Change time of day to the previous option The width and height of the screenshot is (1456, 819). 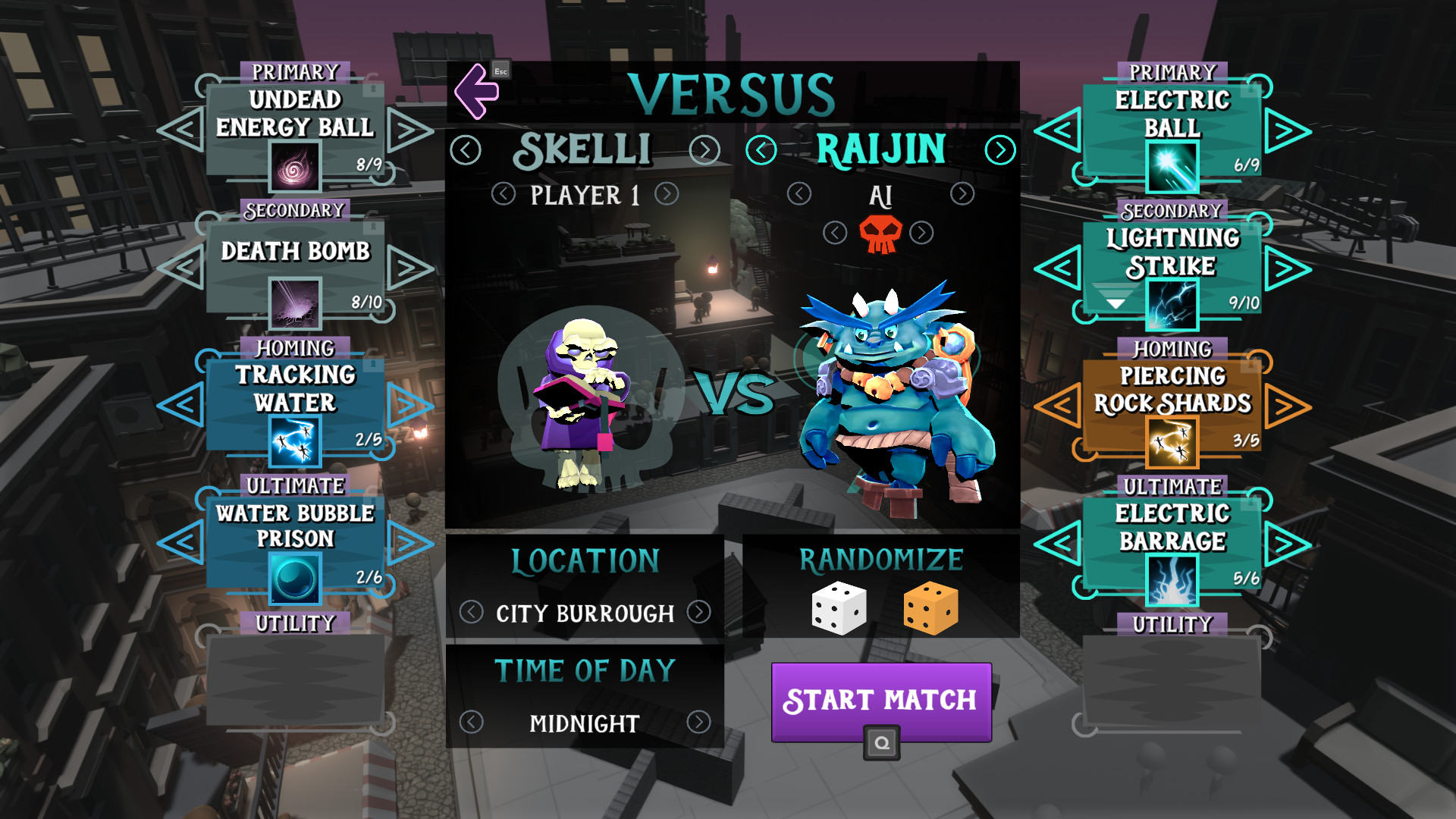[471, 722]
